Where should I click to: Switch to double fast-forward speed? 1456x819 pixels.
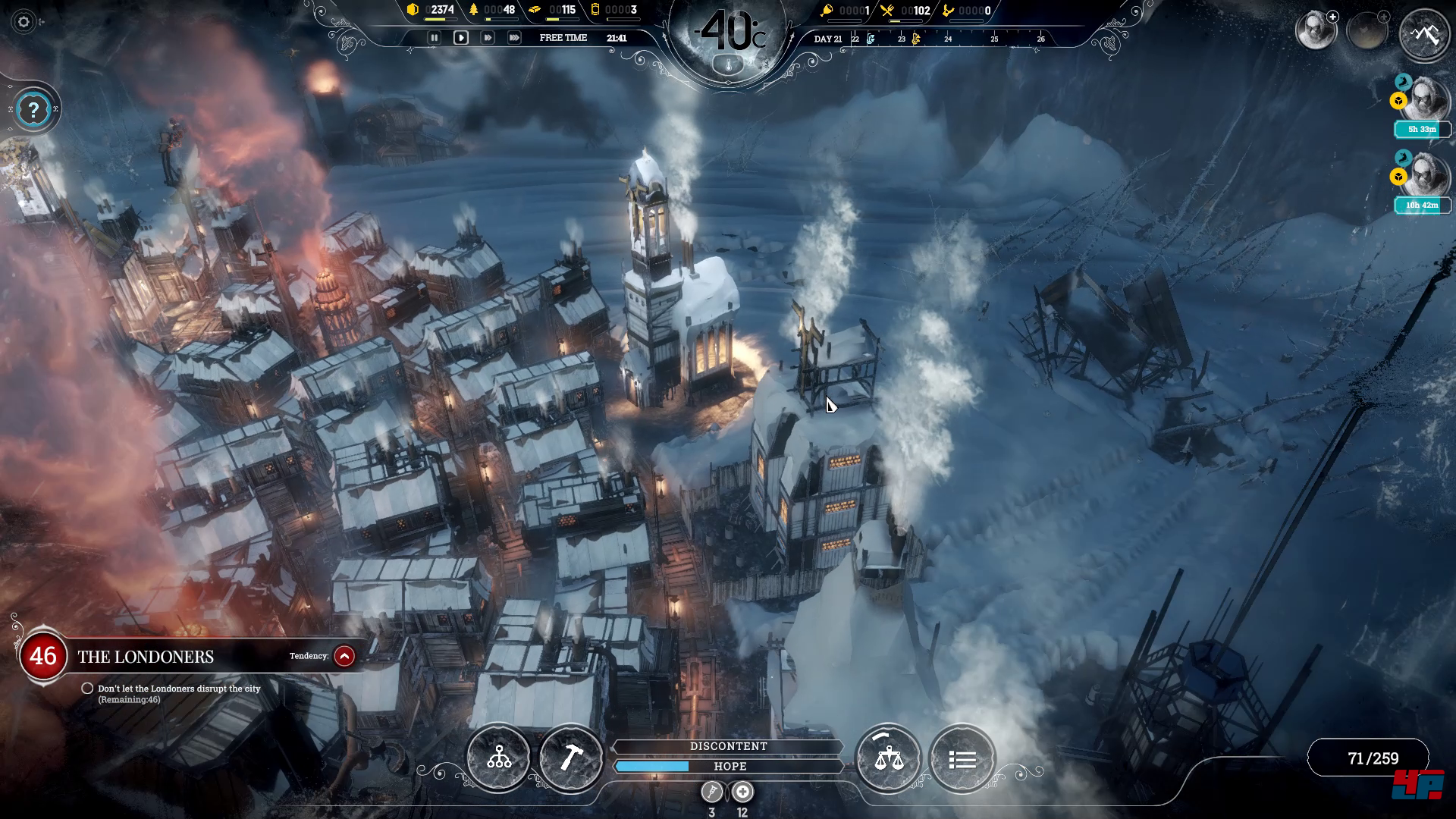487,38
